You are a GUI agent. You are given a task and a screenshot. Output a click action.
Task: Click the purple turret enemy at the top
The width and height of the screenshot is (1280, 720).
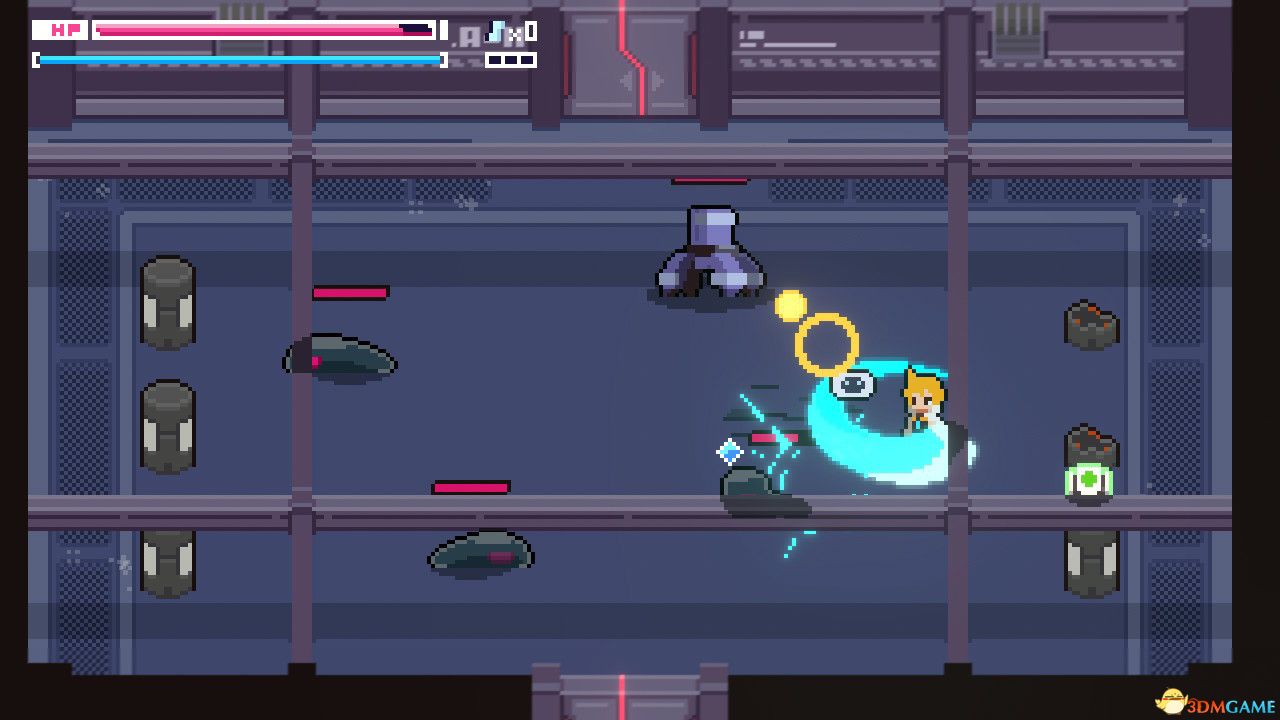(710, 250)
